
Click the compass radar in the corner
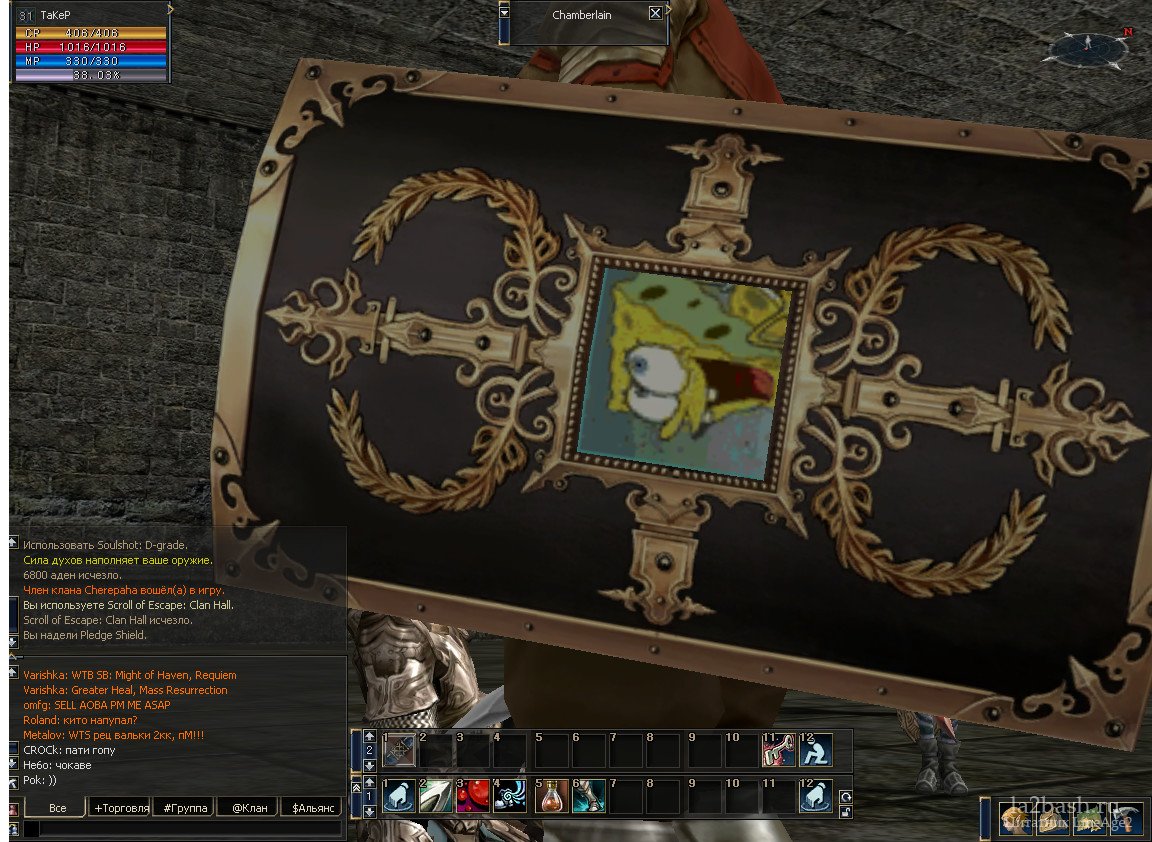click(1090, 48)
